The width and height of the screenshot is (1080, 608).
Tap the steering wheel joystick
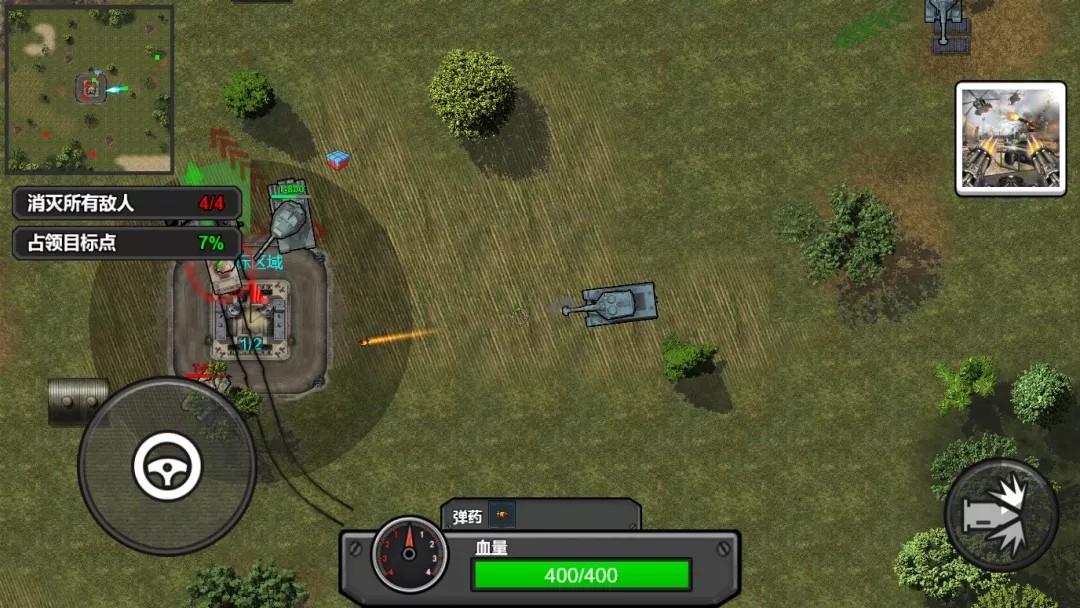click(x=167, y=466)
